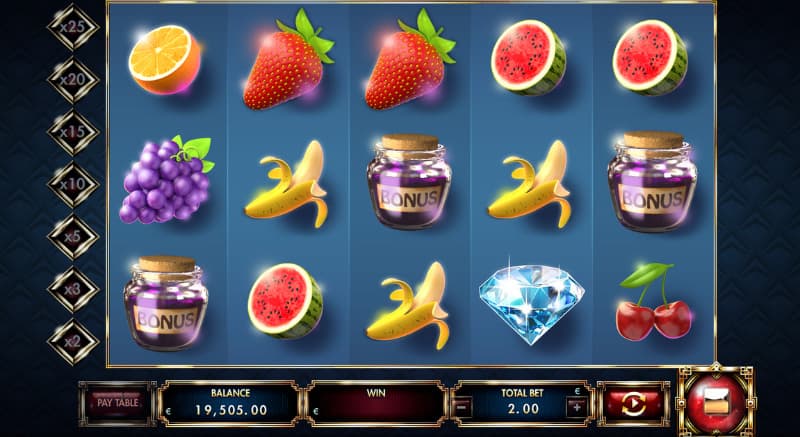Decrease total bet with minus button
This screenshot has width=800, height=437.
pos(463,407)
